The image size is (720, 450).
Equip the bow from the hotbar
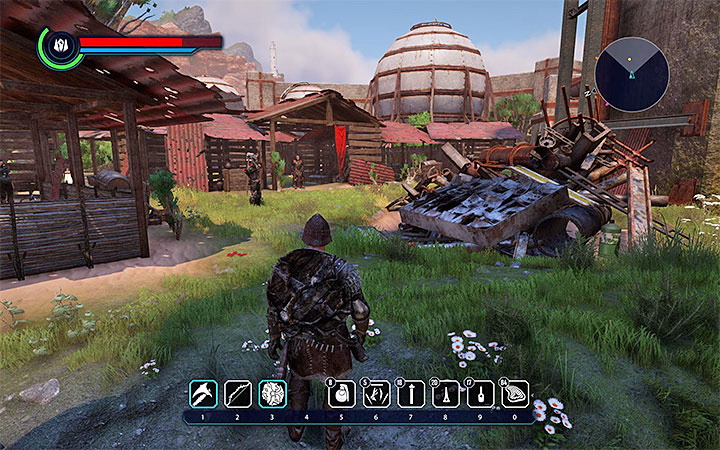coord(237,394)
